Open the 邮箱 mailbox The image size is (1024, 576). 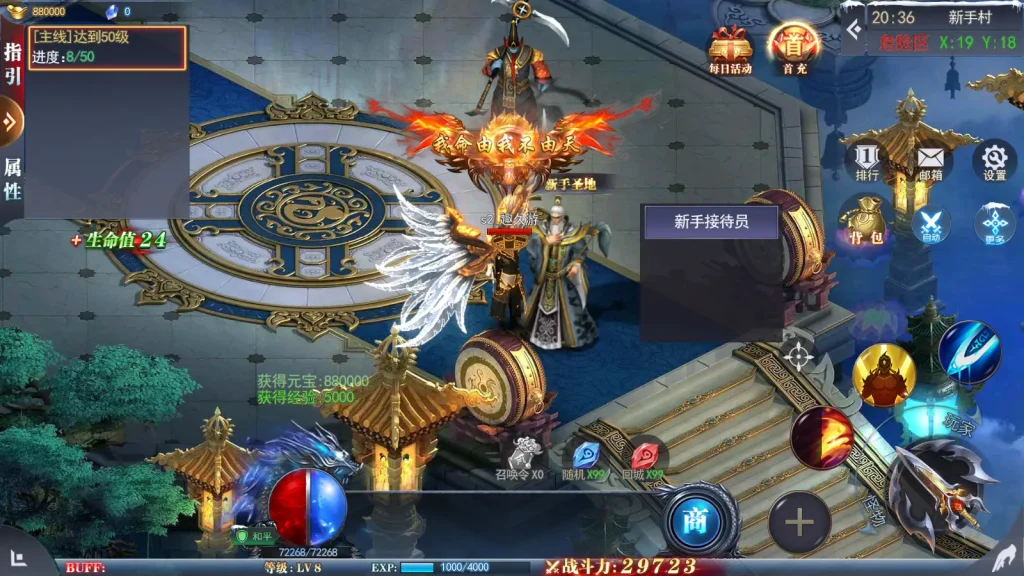[x=930, y=161]
